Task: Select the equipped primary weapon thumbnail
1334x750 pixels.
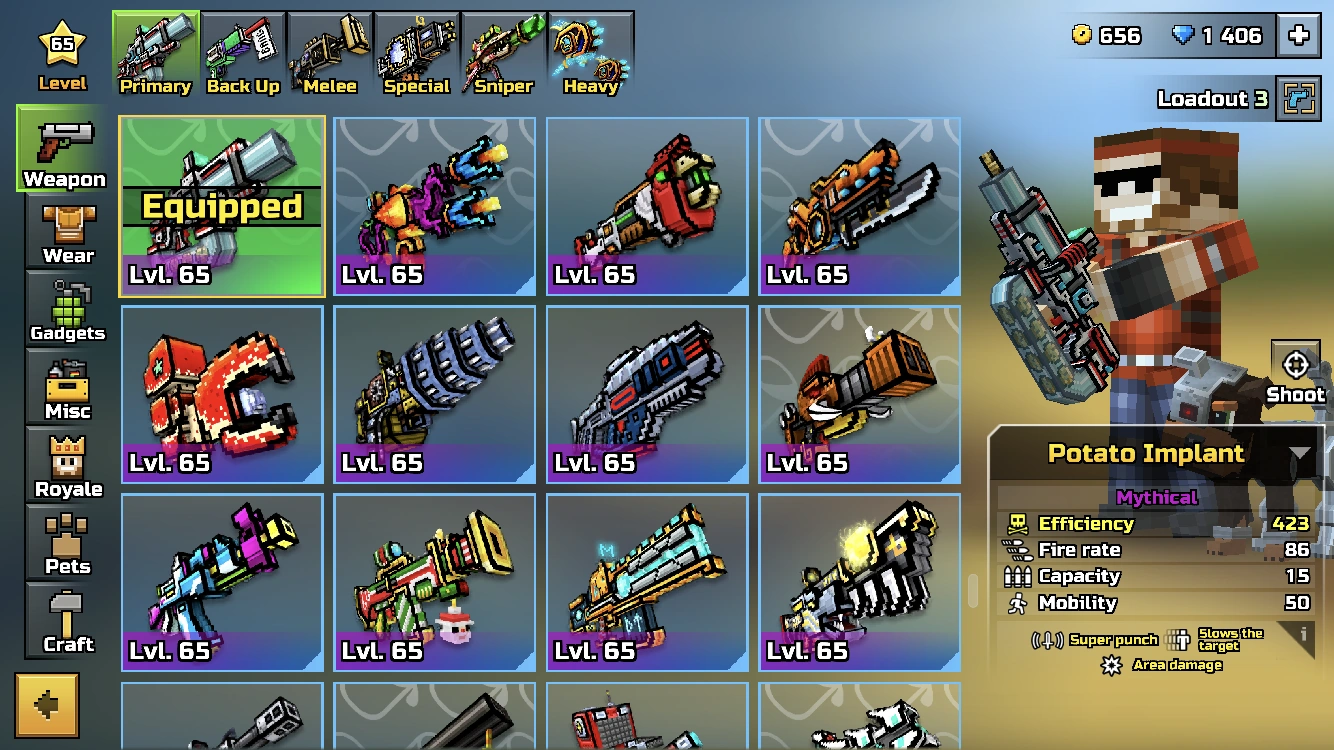Action: pos(221,205)
